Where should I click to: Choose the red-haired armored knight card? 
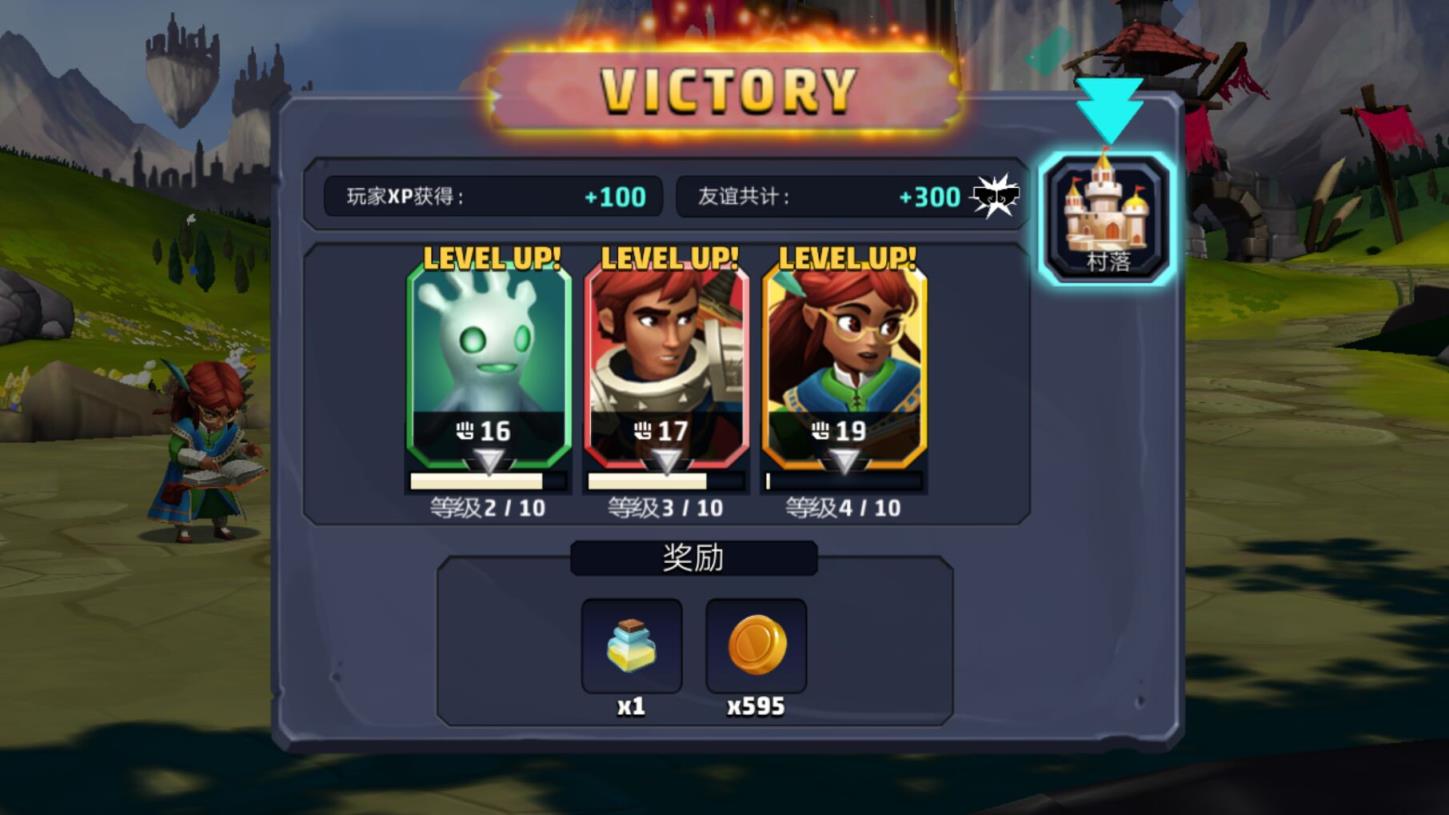[667, 366]
